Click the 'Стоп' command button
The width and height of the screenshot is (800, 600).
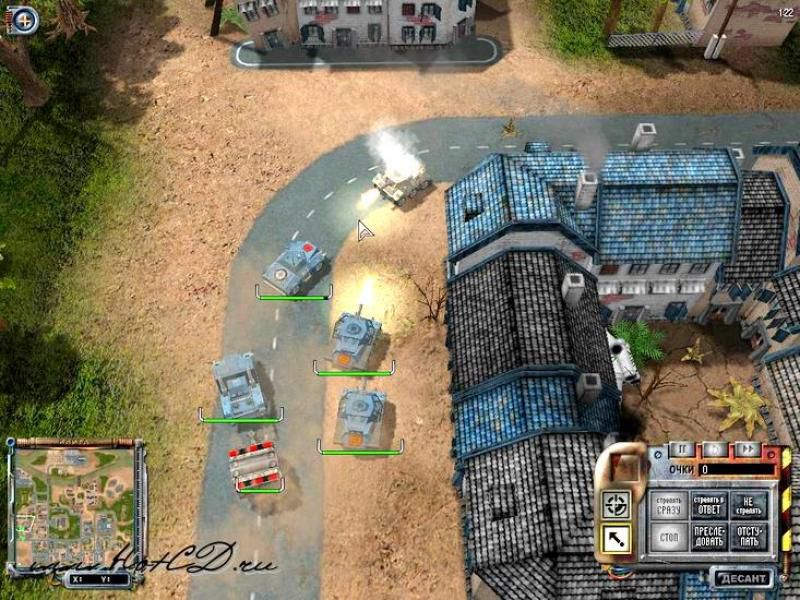[669, 539]
